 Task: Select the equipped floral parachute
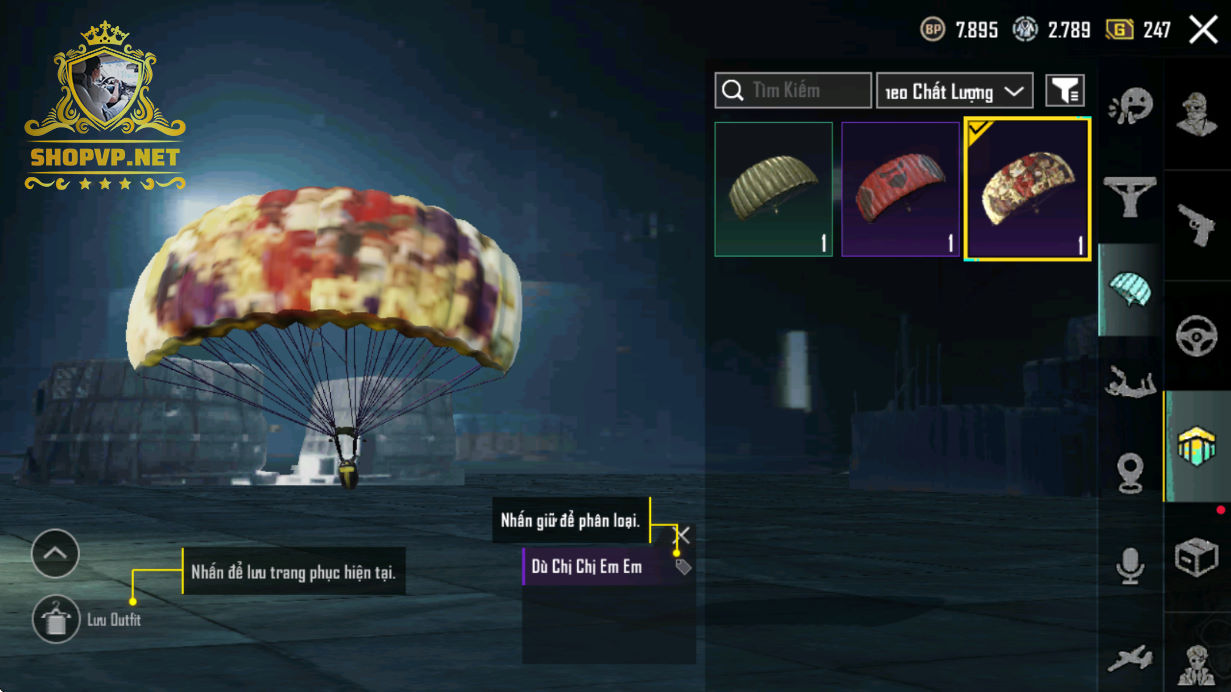point(1027,189)
